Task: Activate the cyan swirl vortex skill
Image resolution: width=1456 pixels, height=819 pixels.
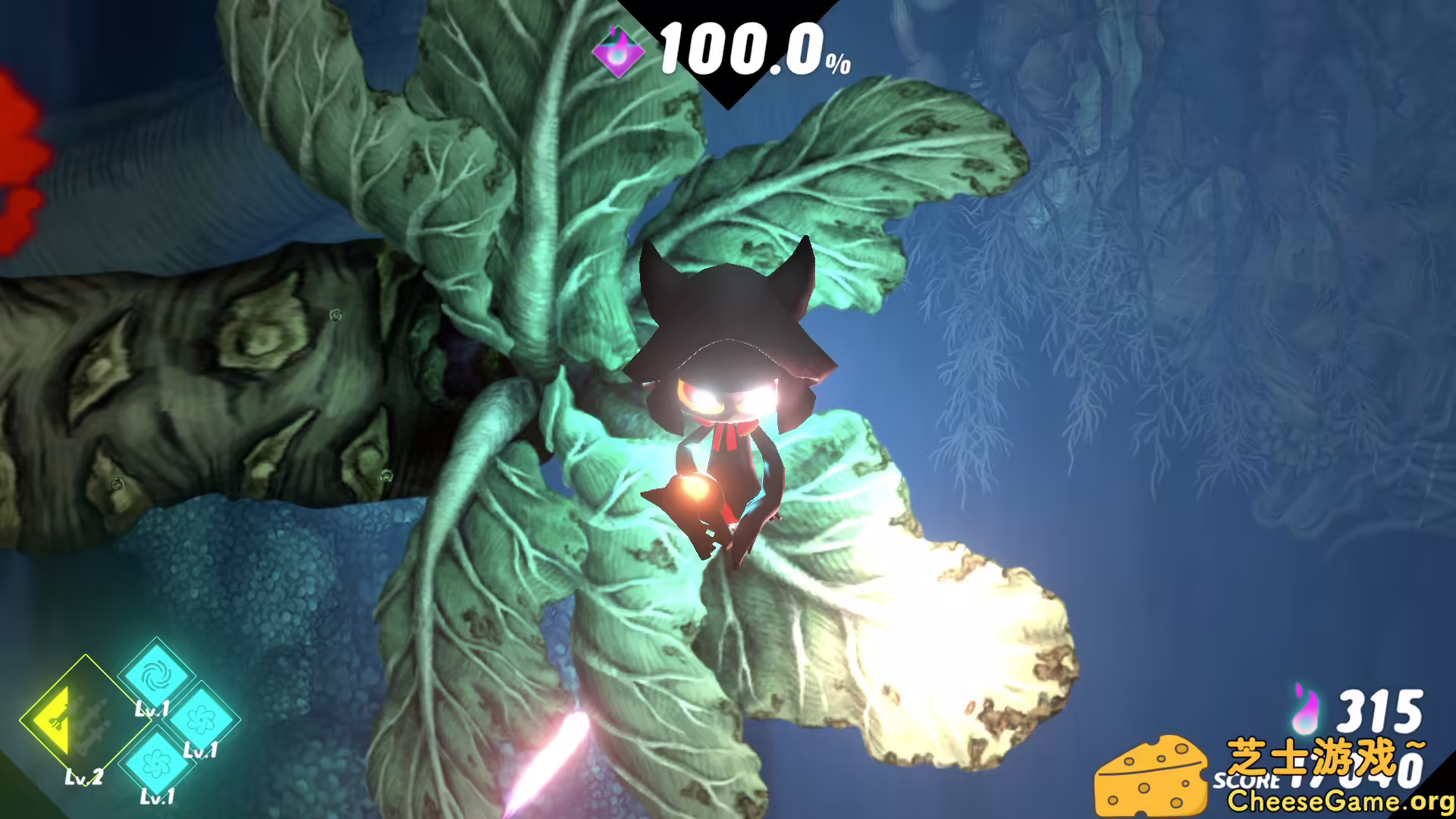Action: [x=156, y=674]
